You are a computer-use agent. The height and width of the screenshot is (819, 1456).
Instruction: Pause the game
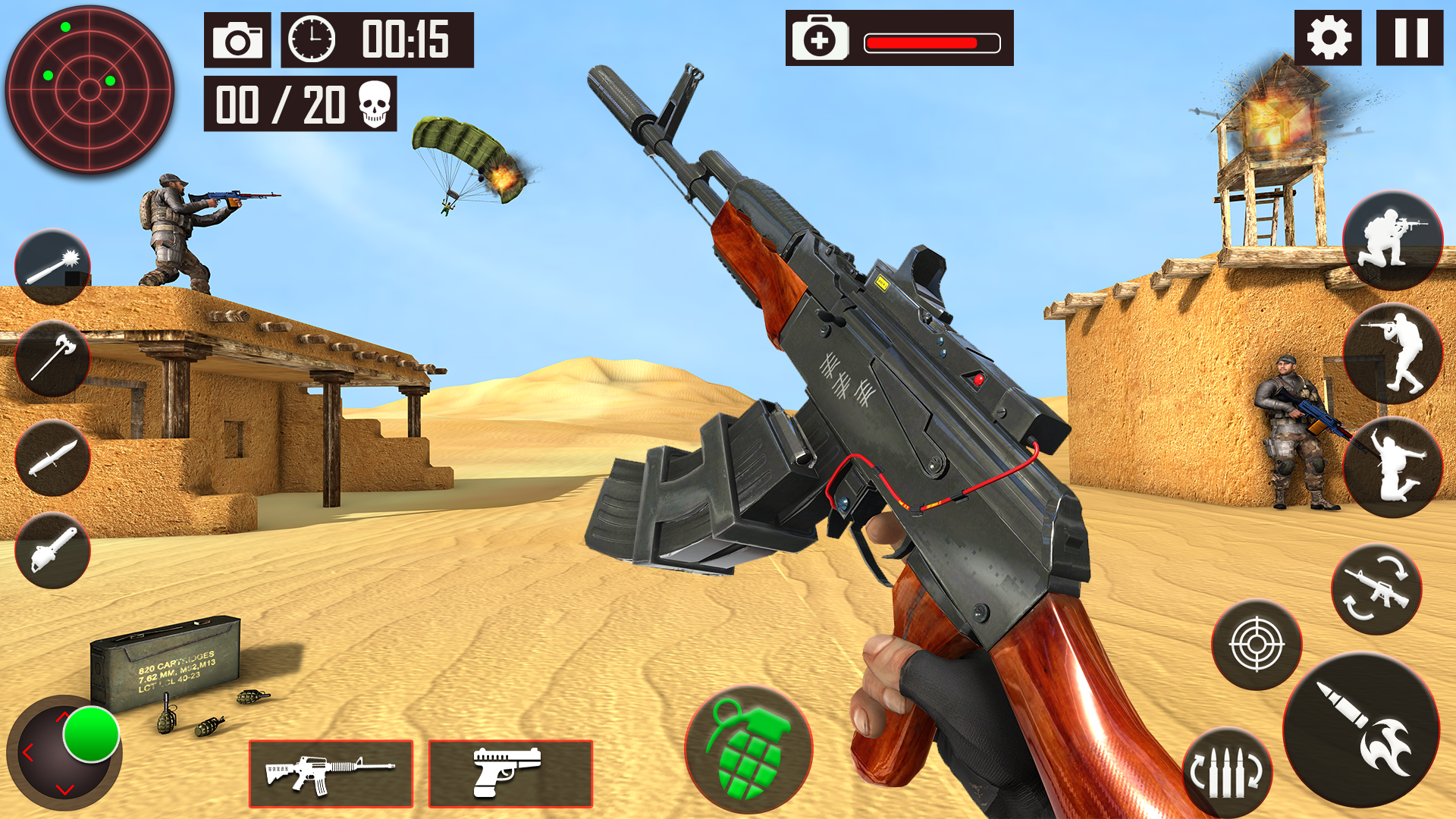(1409, 36)
